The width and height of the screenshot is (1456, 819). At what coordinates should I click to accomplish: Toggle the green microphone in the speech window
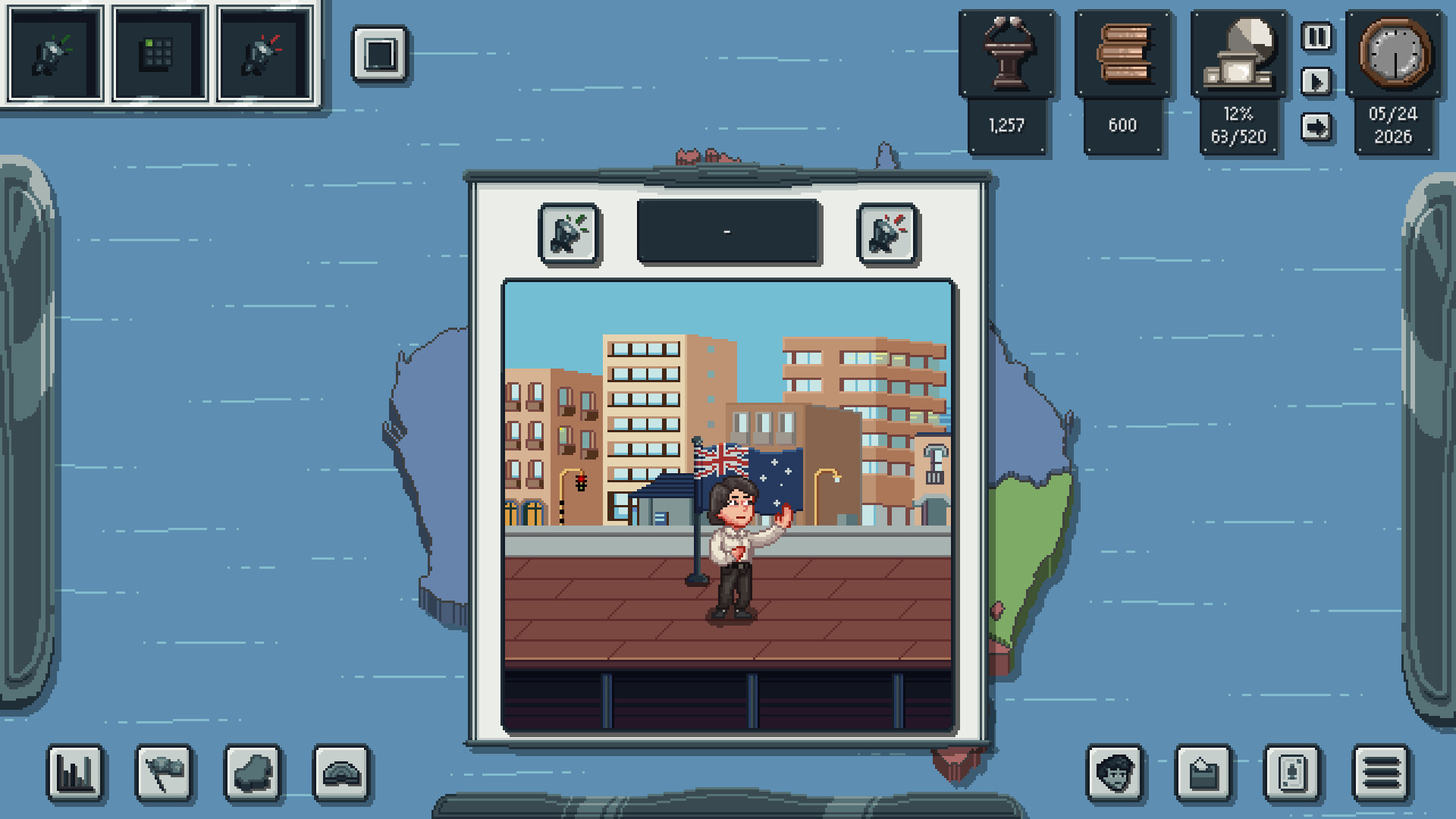[x=570, y=234]
